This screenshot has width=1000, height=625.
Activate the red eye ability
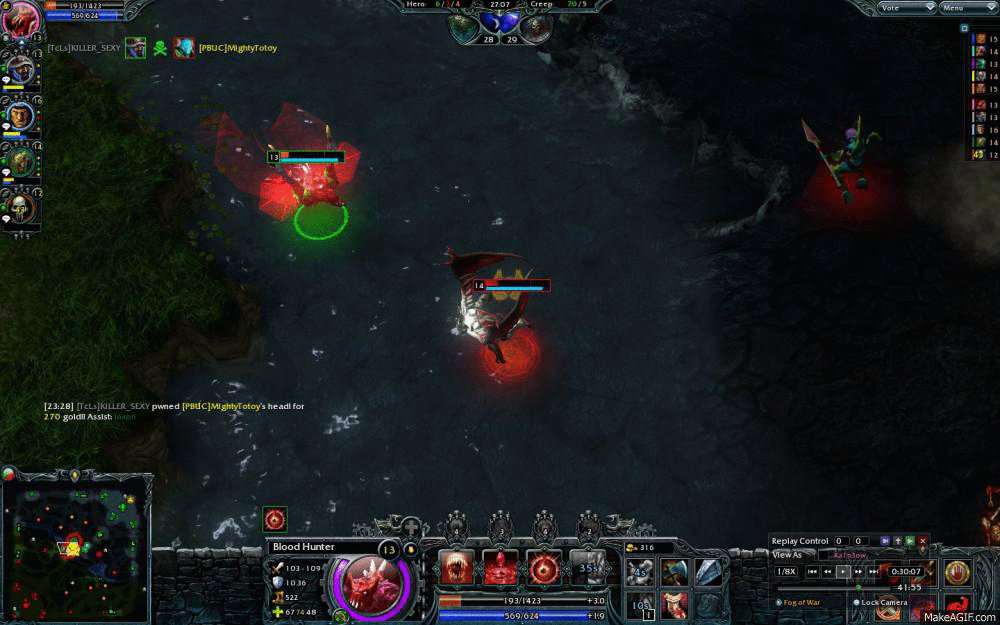point(545,567)
